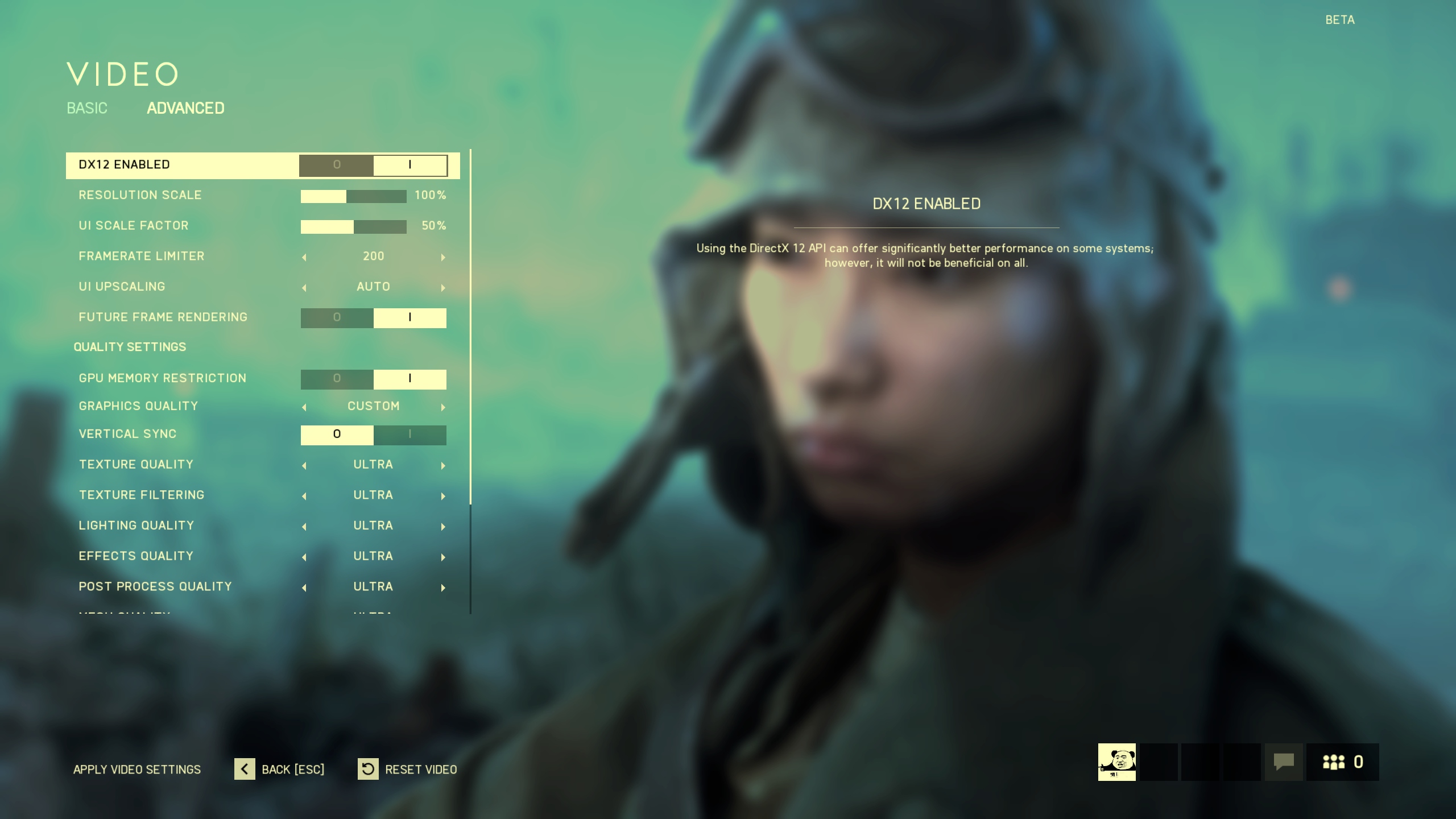Screen dimensions: 1456x819
Task: Adjust the Resolution Scale slider
Action: click(x=353, y=196)
